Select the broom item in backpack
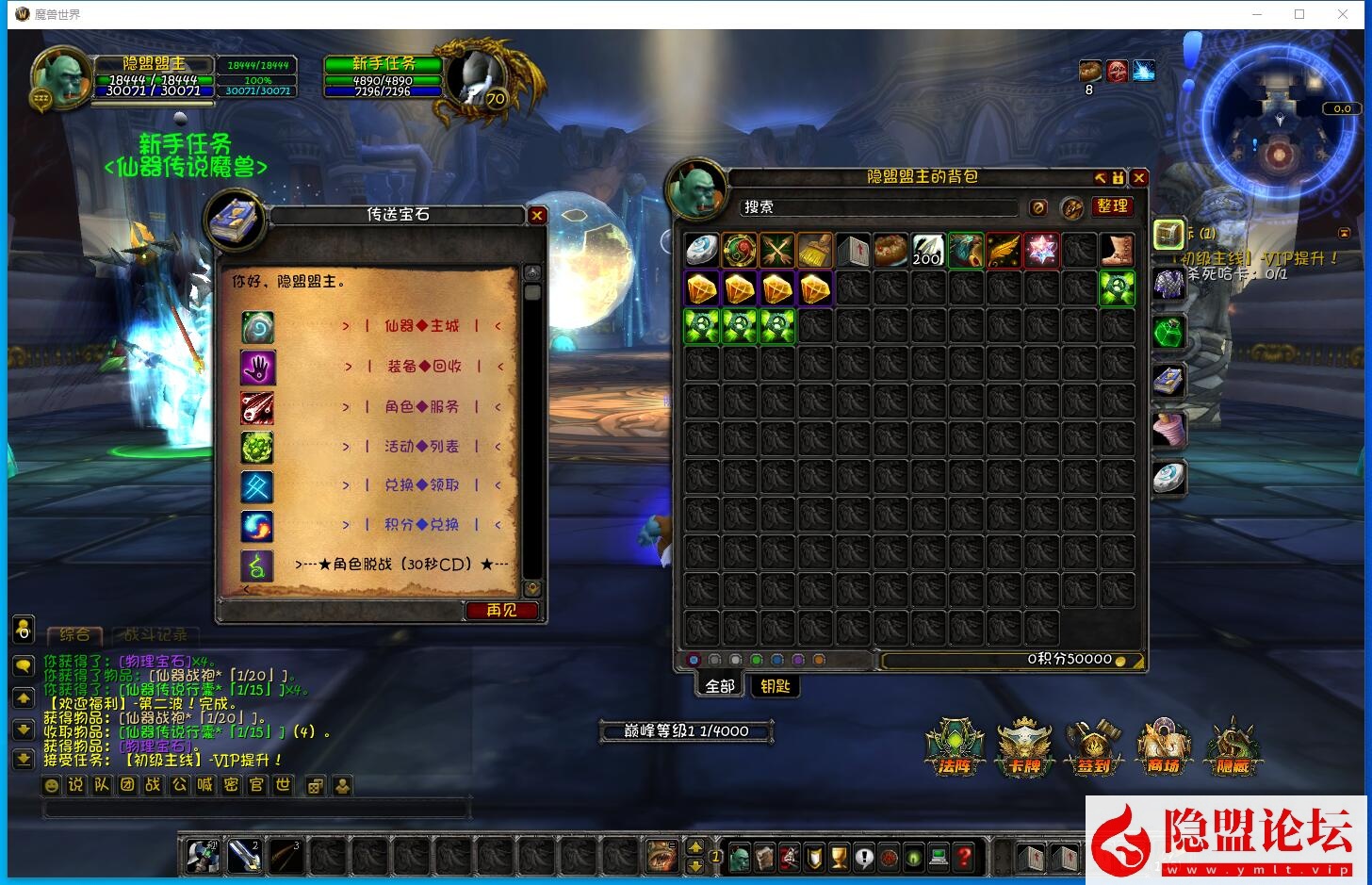 click(x=815, y=251)
